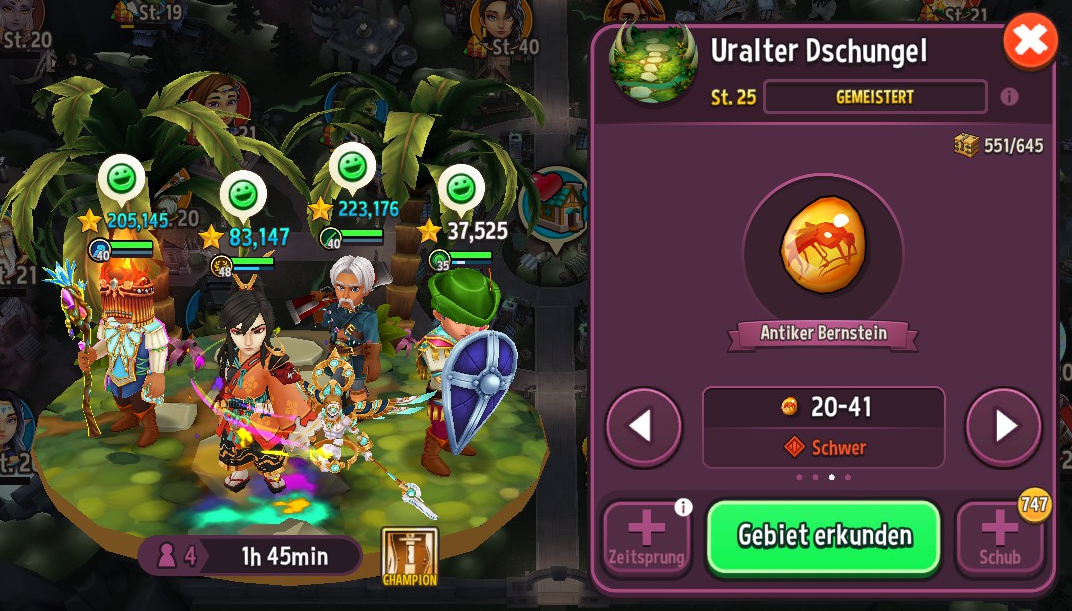
Task: Select the next difficulty with right arrow
Action: (1003, 427)
